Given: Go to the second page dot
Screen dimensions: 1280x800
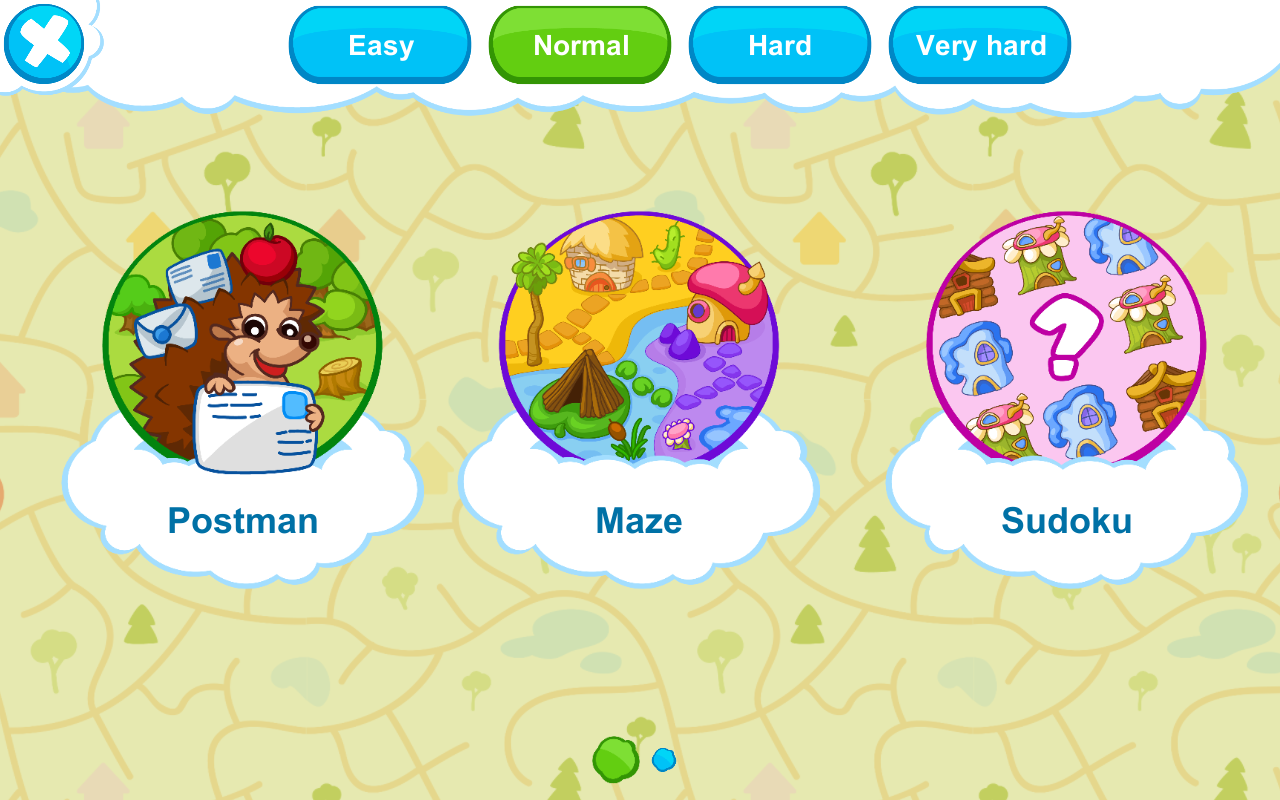Looking at the screenshot, I should pyautogui.click(x=664, y=760).
